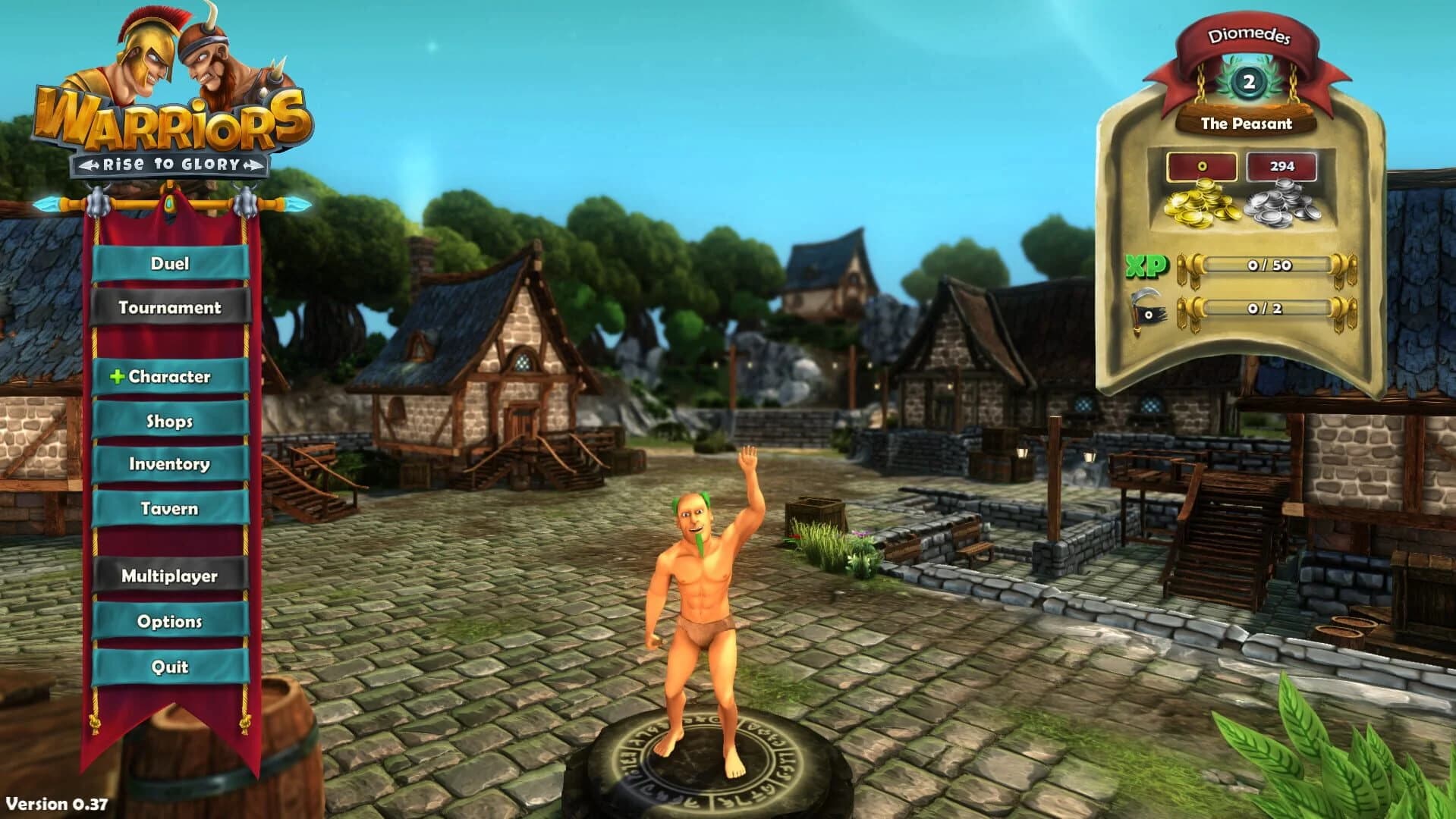Image resolution: width=1456 pixels, height=819 pixels.
Task: Open the Options menu
Action: (170, 621)
